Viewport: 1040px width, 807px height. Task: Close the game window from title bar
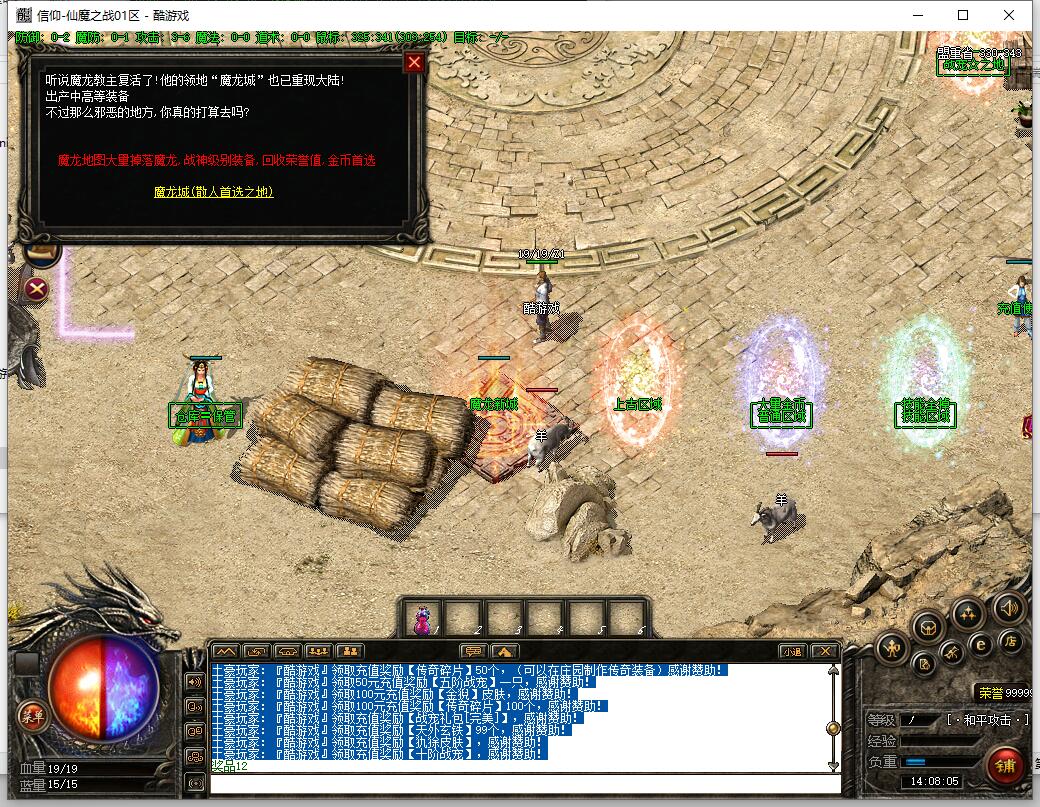(1010, 15)
